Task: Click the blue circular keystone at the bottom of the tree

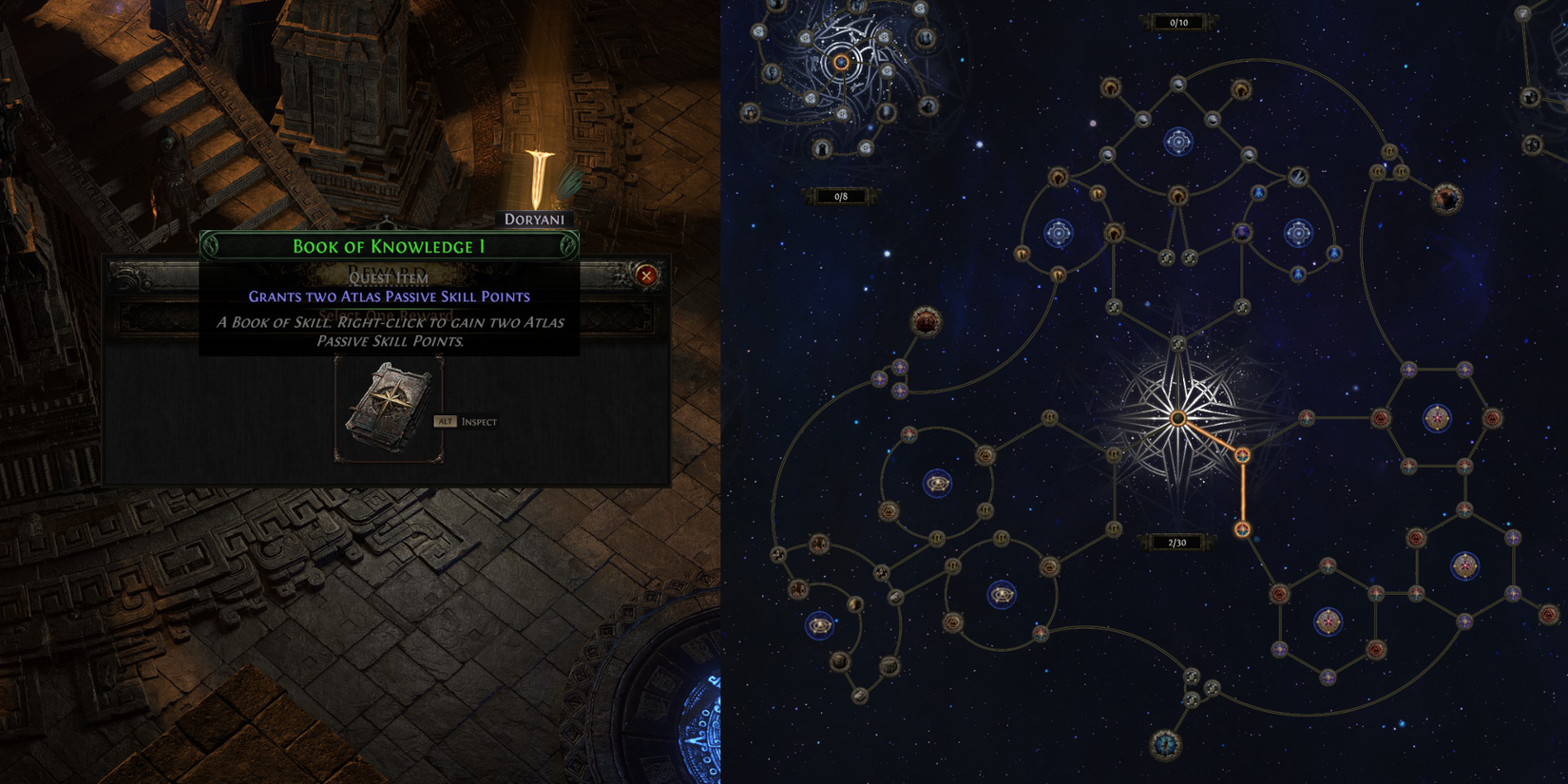Action: pyautogui.click(x=1166, y=745)
